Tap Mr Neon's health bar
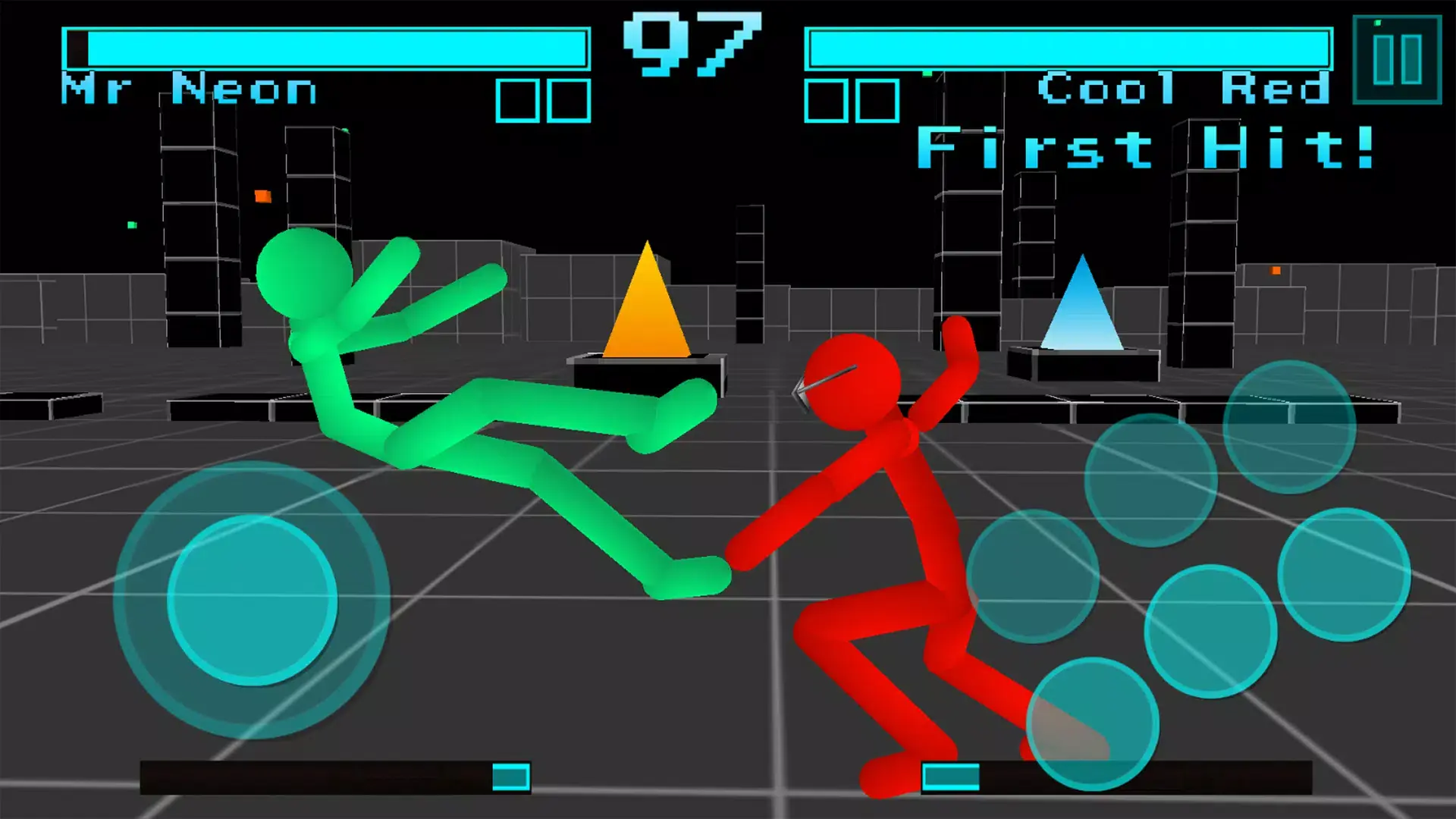The height and width of the screenshot is (819, 1456). (x=326, y=47)
